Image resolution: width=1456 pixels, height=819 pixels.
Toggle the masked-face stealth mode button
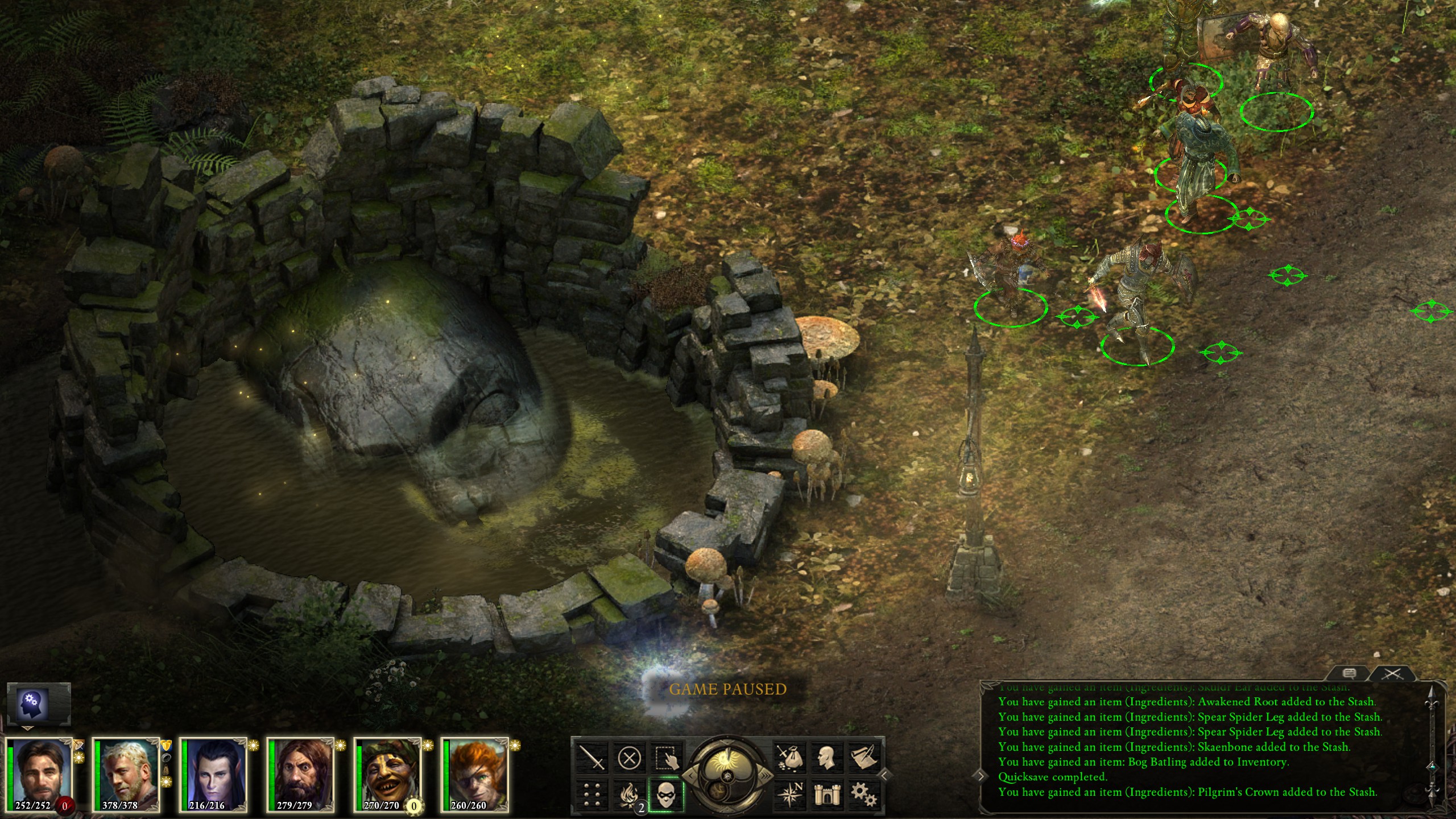pos(666,795)
